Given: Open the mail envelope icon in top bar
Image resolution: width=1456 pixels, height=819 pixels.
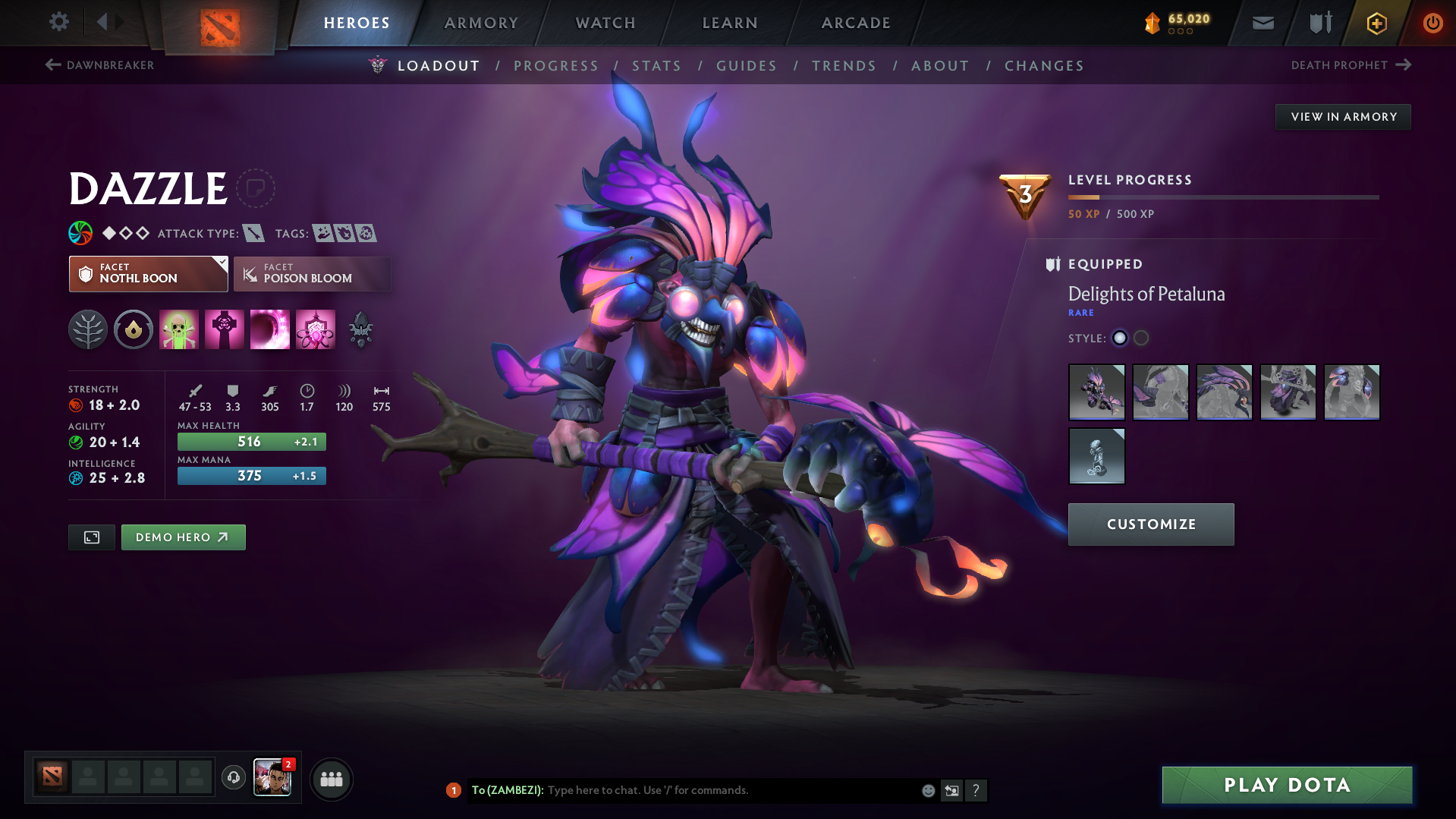Looking at the screenshot, I should point(1262,23).
